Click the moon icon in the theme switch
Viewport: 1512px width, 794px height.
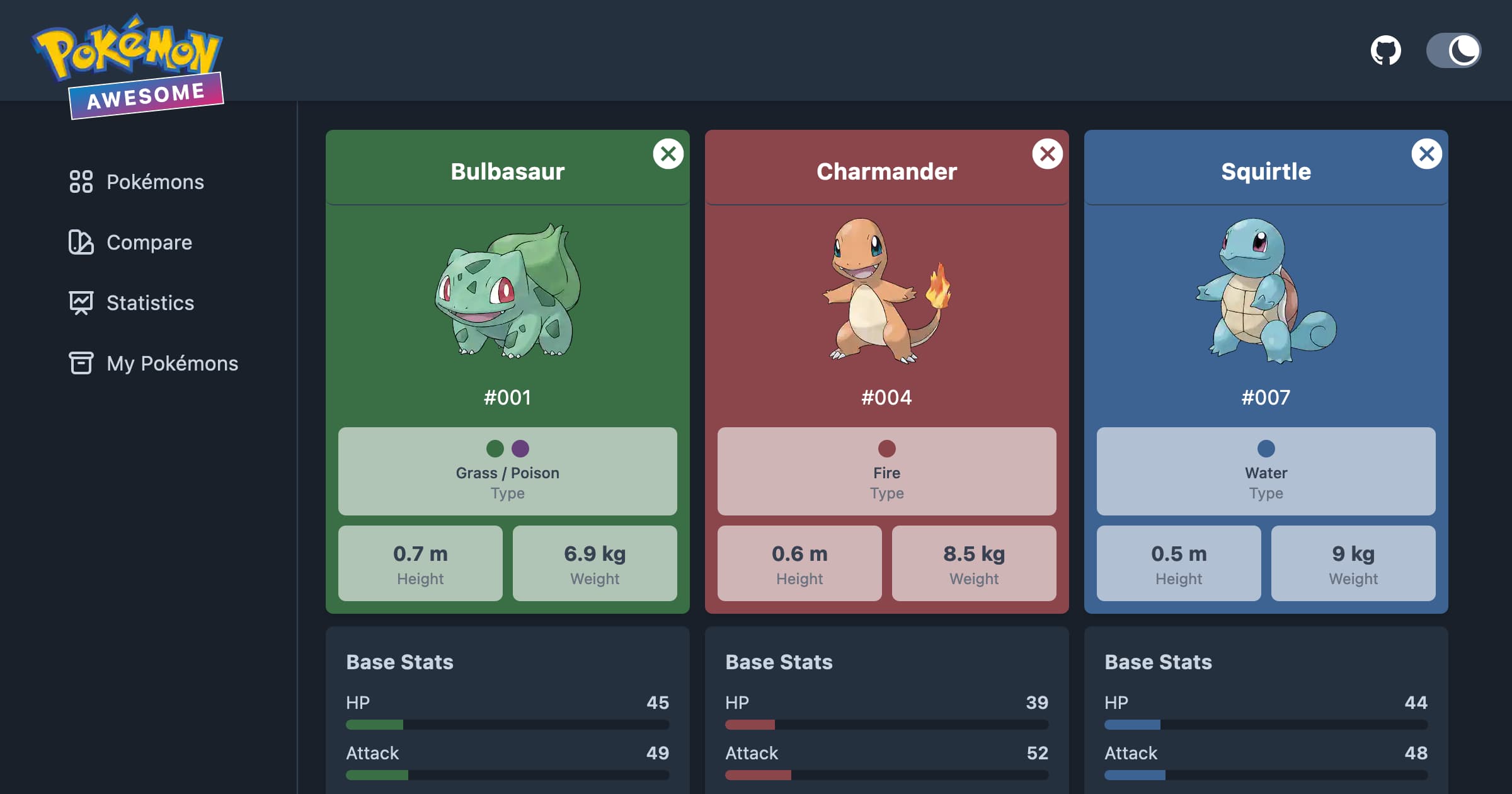point(1463,50)
